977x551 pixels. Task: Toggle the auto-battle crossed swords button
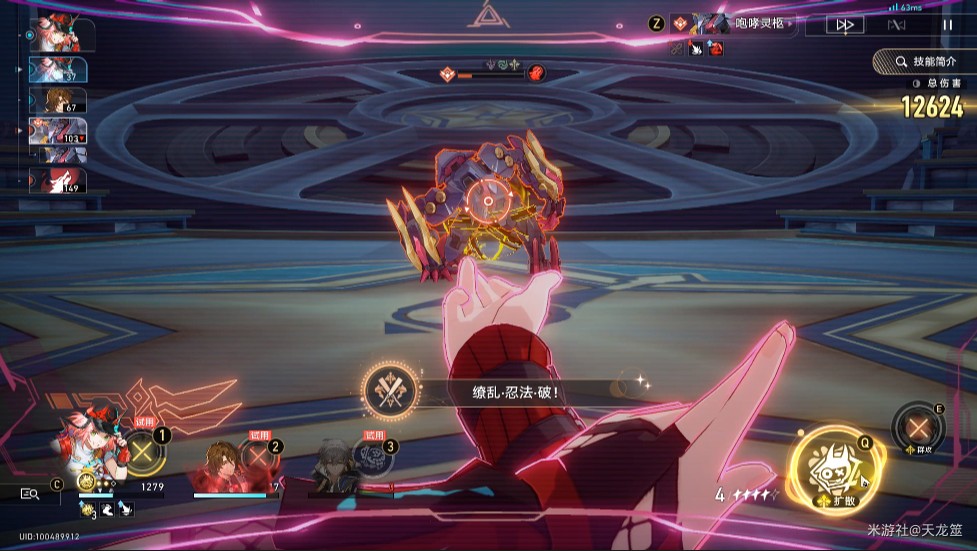(x=897, y=24)
